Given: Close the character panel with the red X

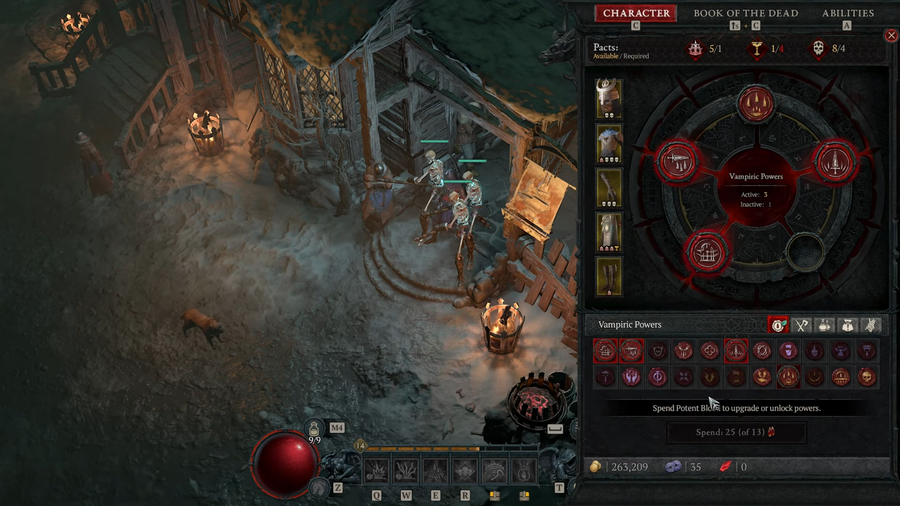Looking at the screenshot, I should [x=891, y=36].
